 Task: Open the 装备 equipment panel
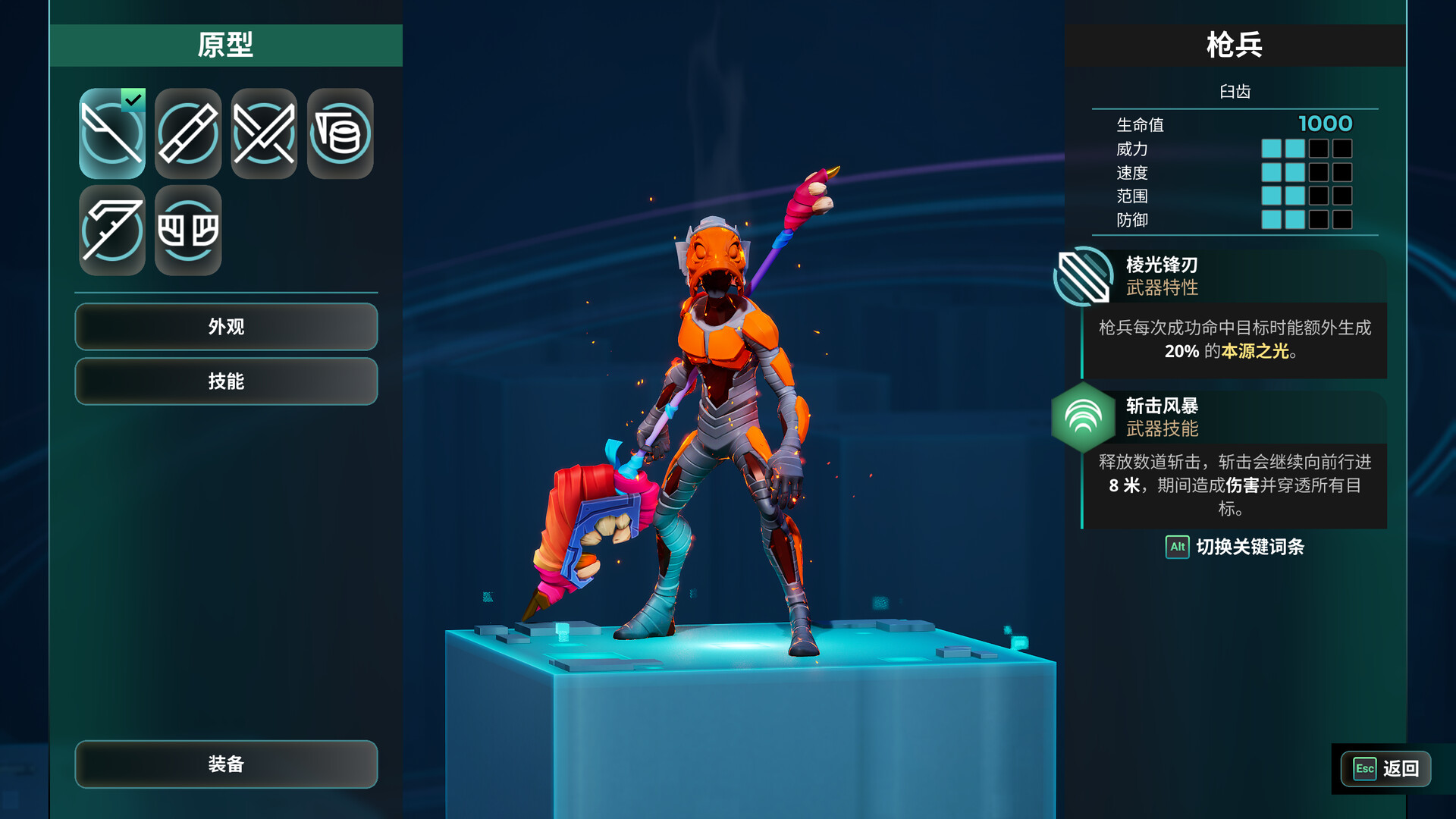225,765
